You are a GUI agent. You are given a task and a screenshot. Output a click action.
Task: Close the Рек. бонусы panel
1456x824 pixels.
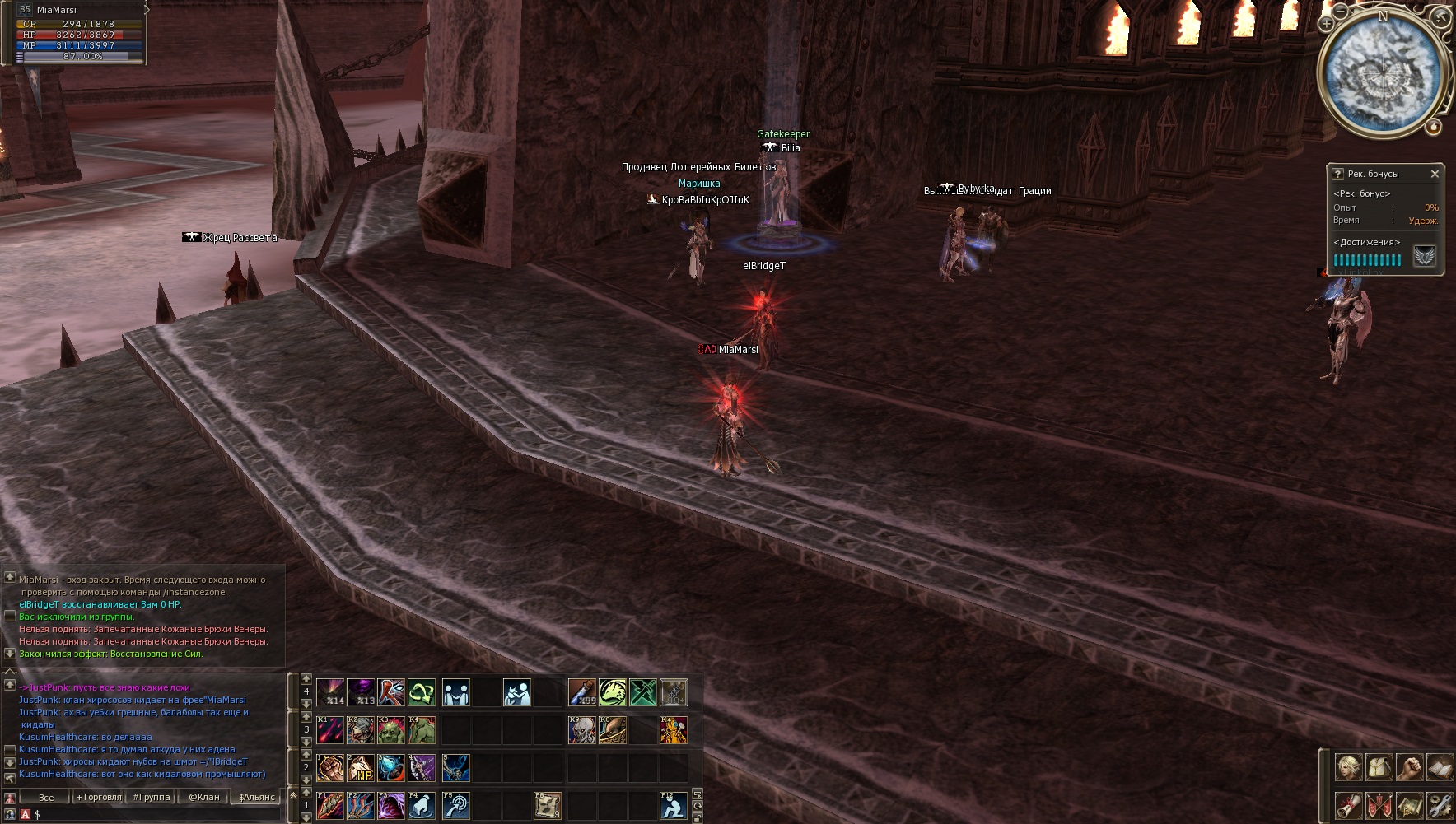coord(1435,174)
